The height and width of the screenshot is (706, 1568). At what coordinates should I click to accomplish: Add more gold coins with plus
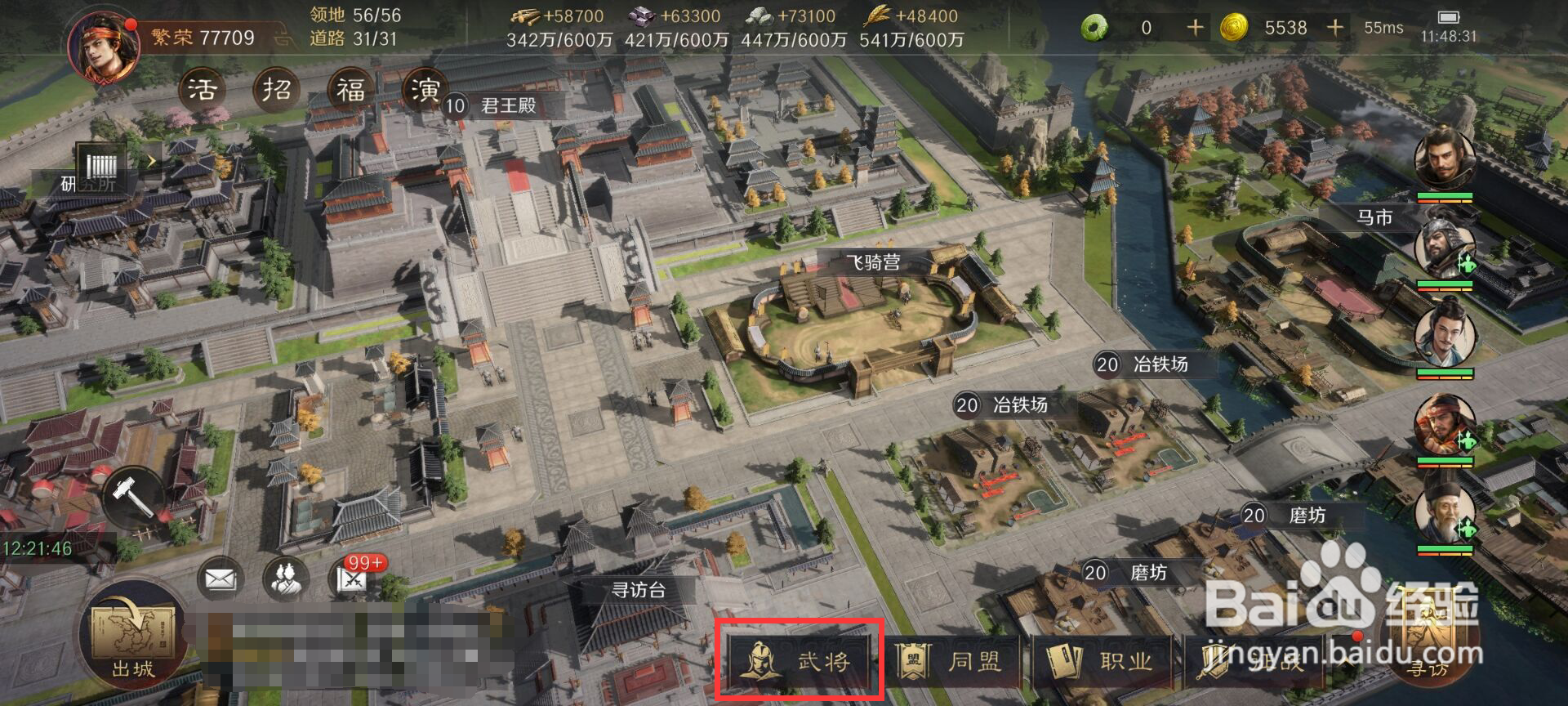point(1335,28)
